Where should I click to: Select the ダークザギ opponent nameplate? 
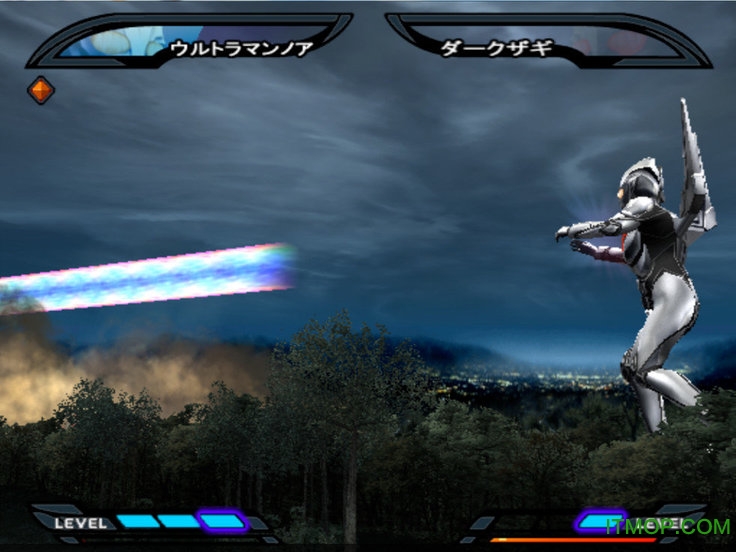click(x=497, y=47)
